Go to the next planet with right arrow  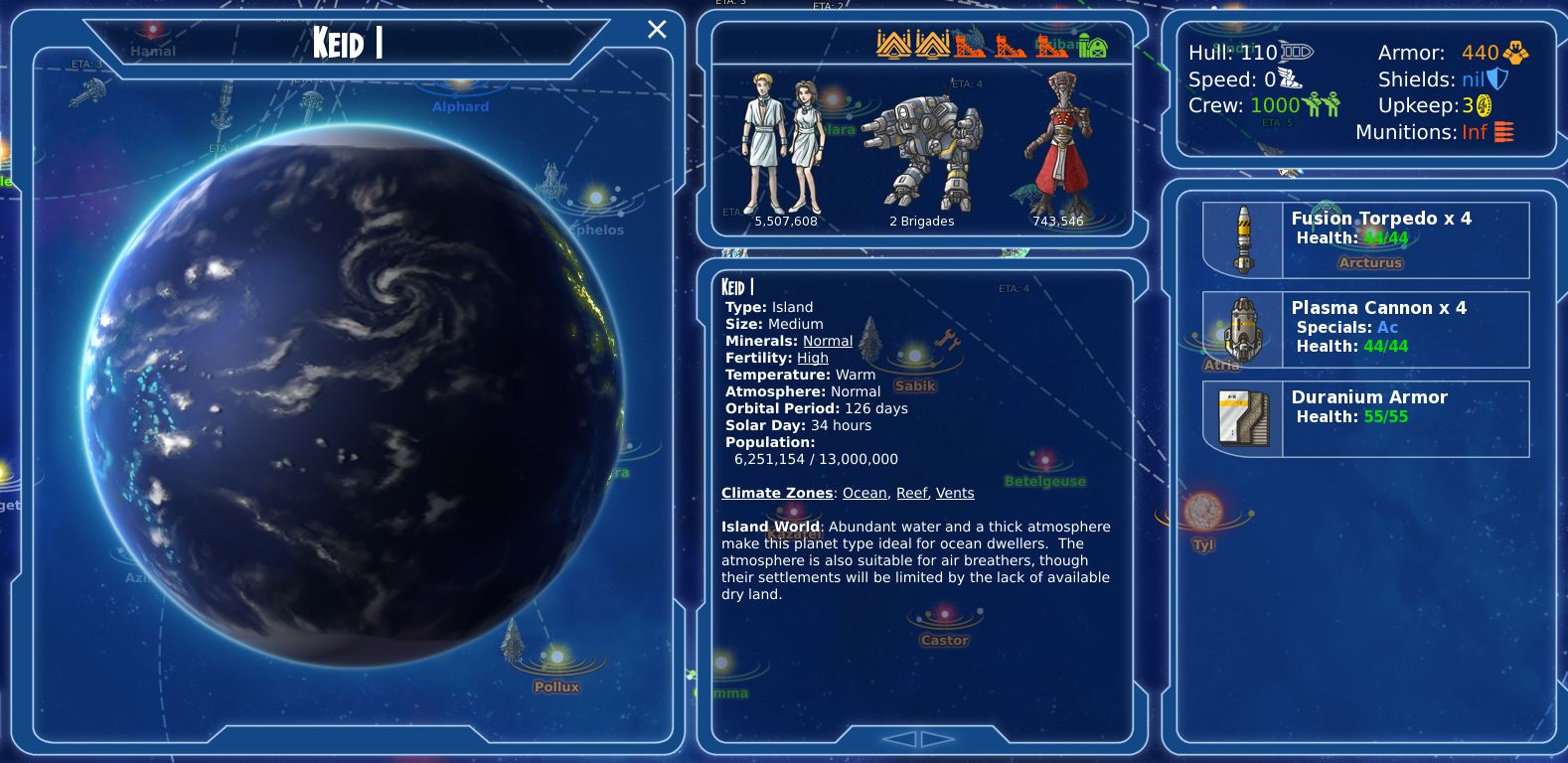coord(937,738)
